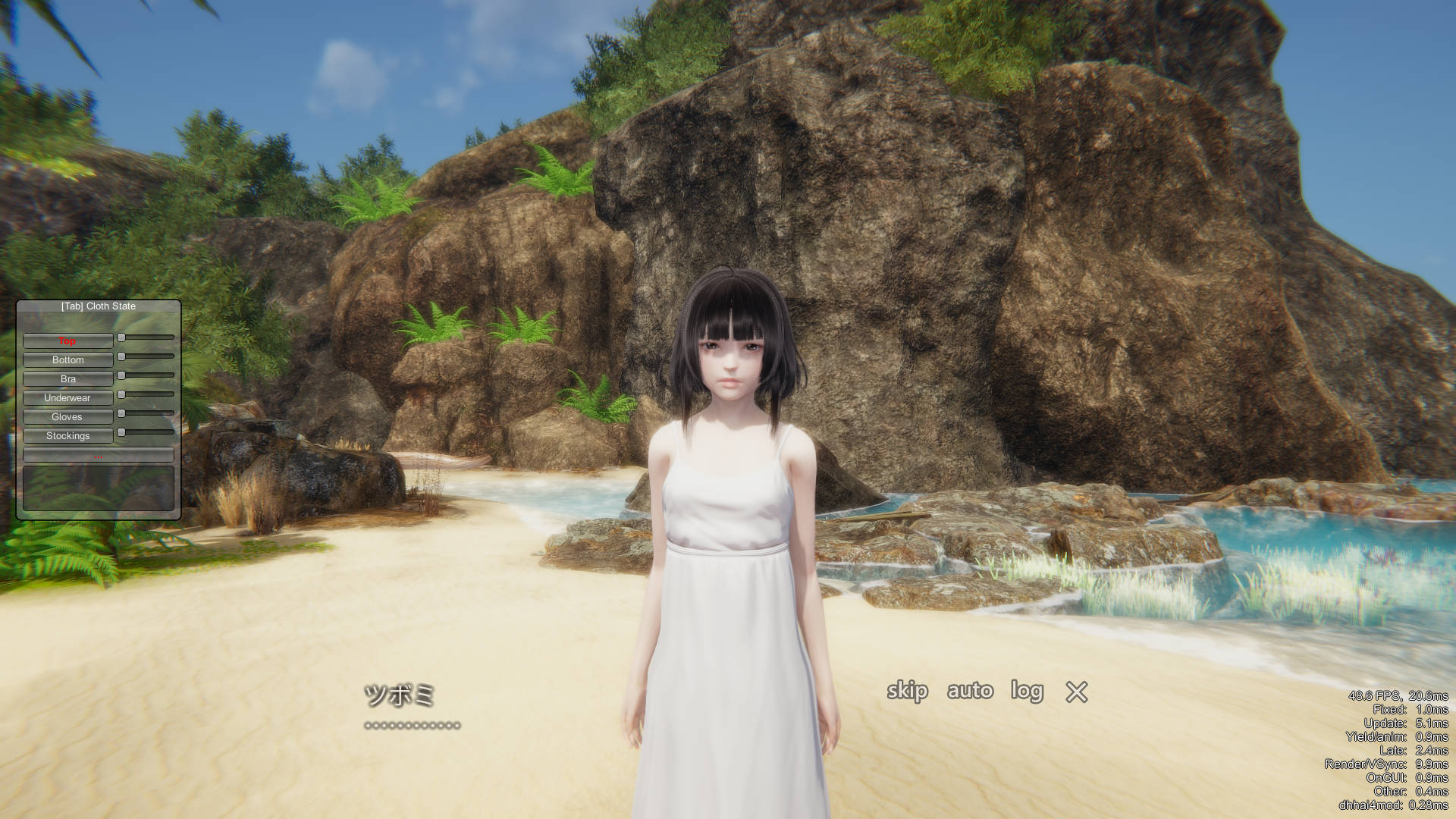Adjust the slider beside Gloves
Image resolution: width=1456 pixels, height=819 pixels.
coord(146,413)
